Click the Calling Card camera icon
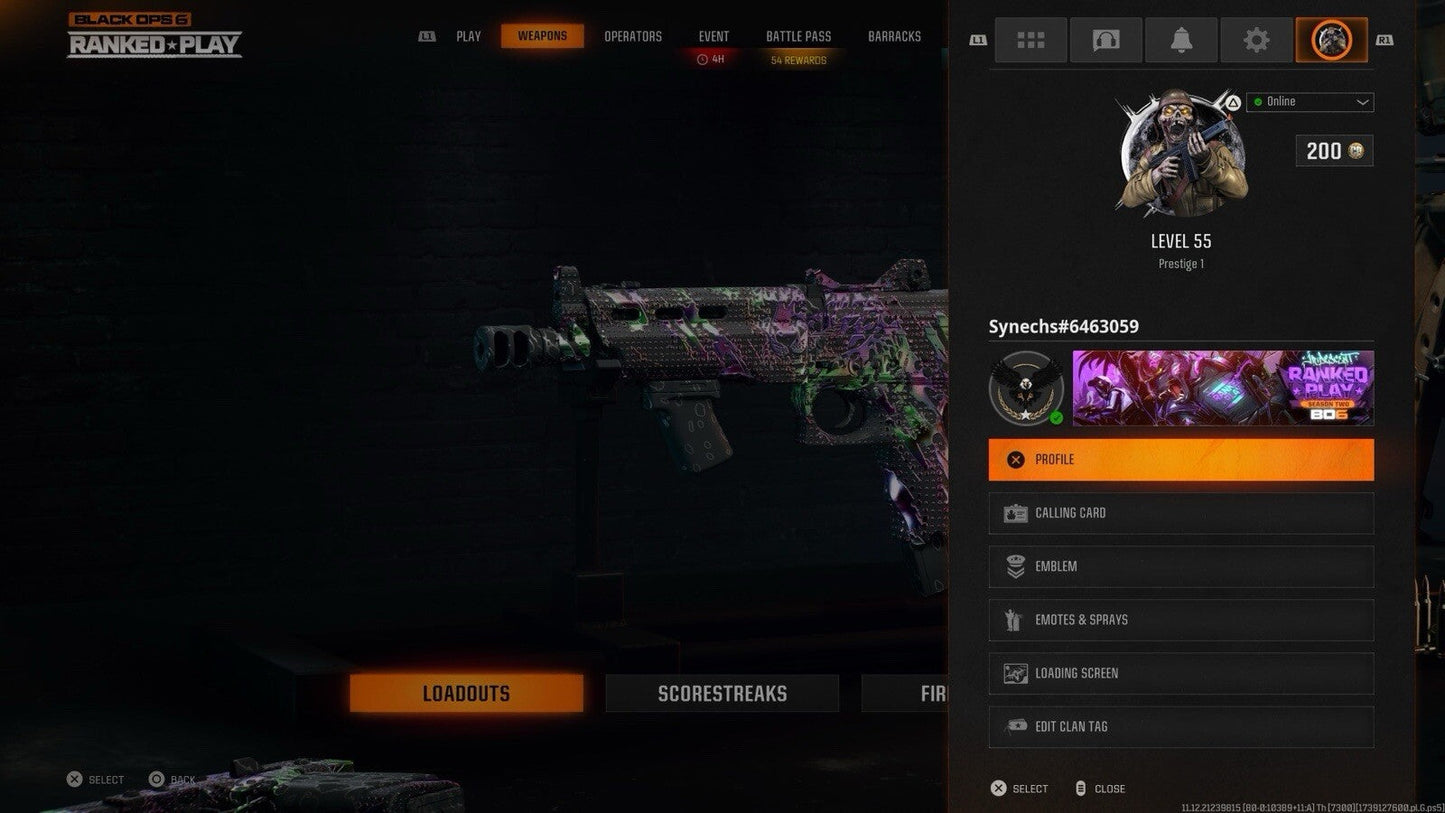Viewport: 1445px width, 813px height. coord(1015,512)
